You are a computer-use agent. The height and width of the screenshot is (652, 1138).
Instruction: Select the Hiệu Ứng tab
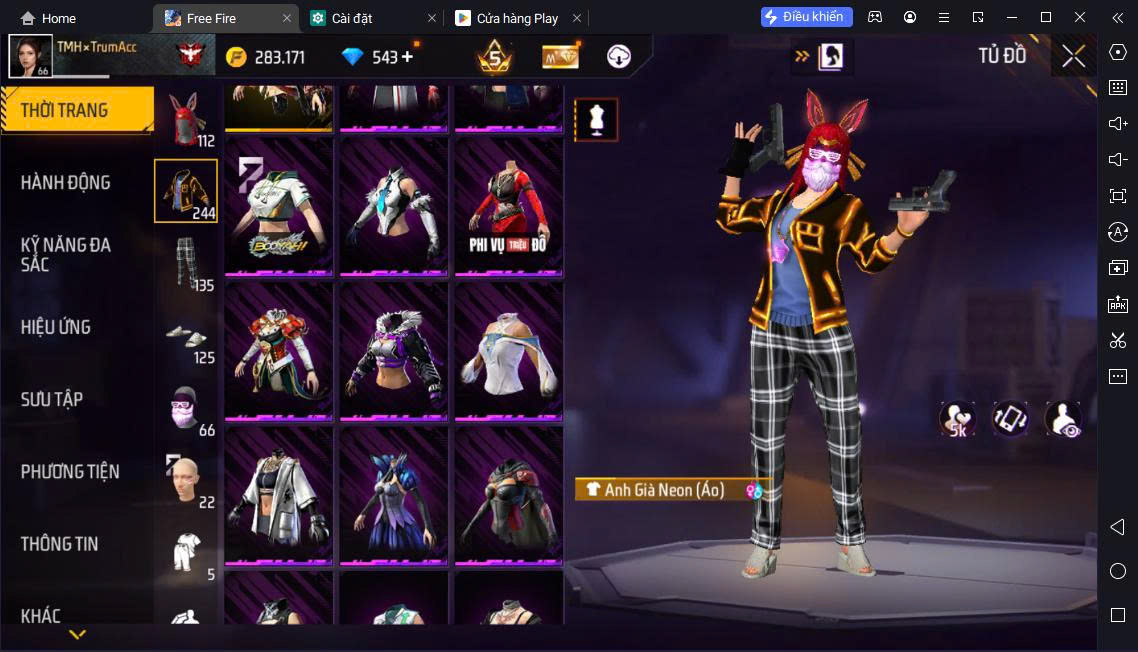56,327
